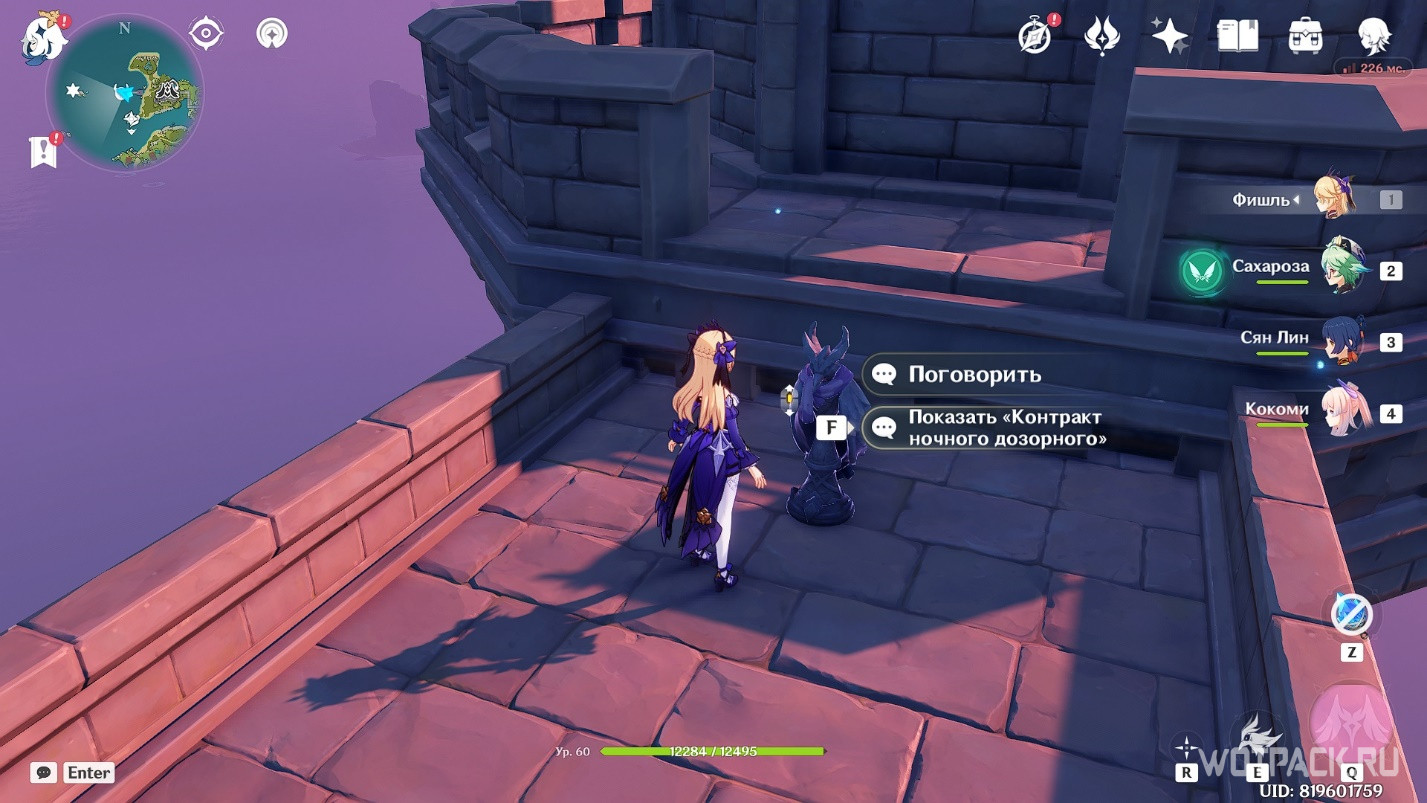Image resolution: width=1427 pixels, height=803 pixels.
Task: Choose Показать «Контракт ночного дозорного» option
Action: [x=1005, y=428]
